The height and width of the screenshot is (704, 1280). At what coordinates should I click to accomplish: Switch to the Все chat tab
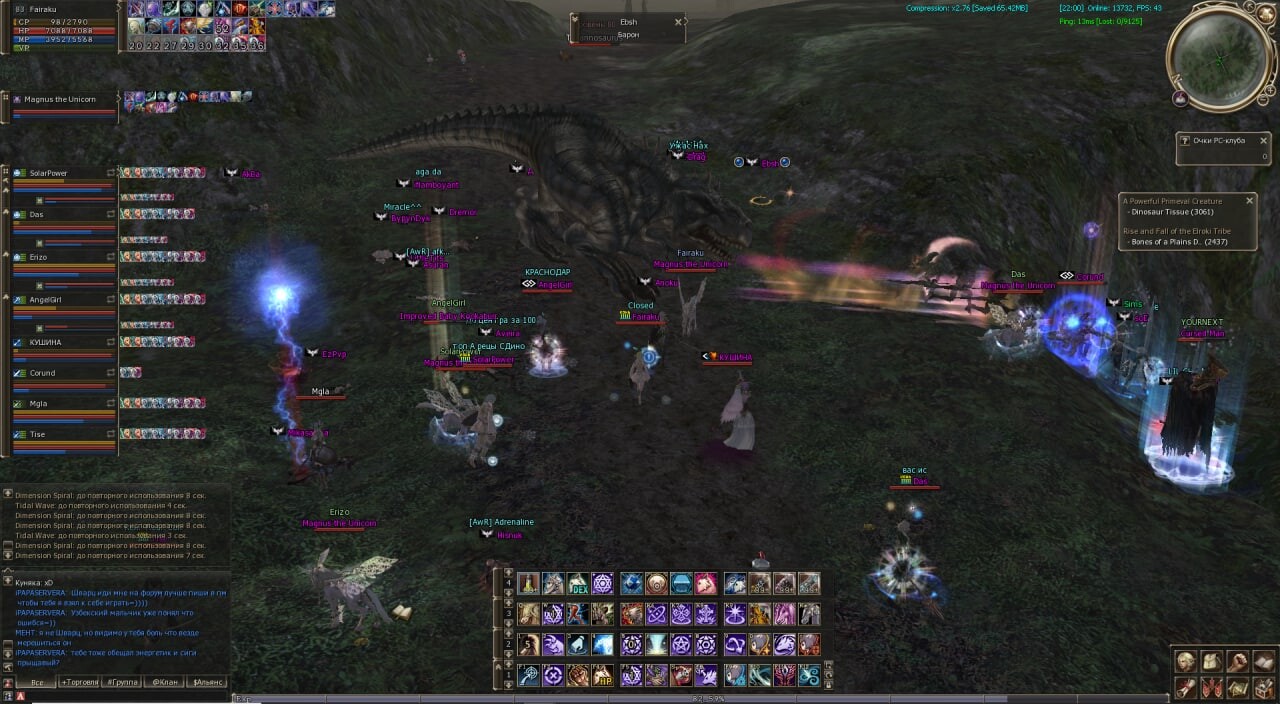point(36,682)
